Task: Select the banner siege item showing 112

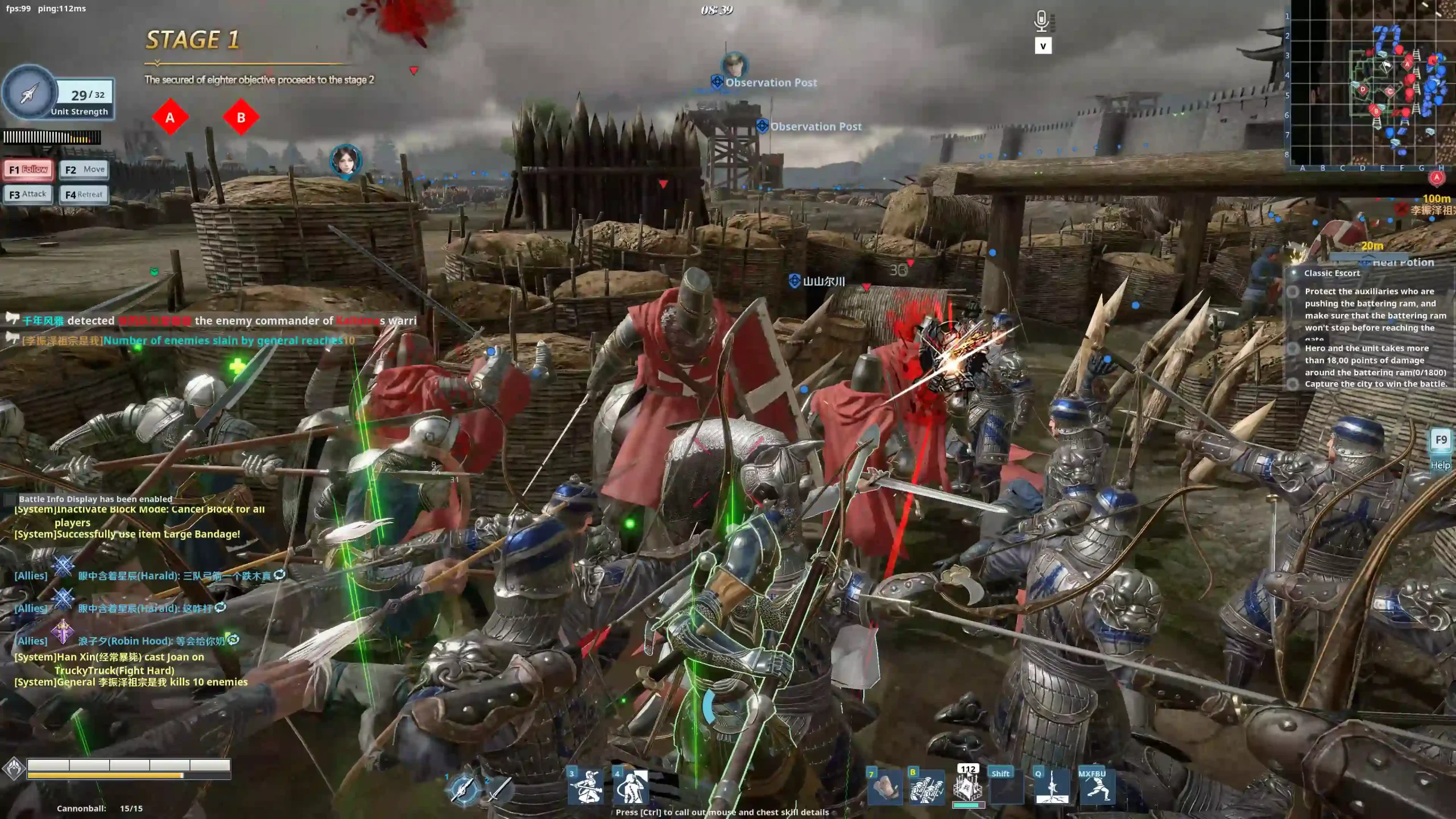Action: [x=967, y=788]
